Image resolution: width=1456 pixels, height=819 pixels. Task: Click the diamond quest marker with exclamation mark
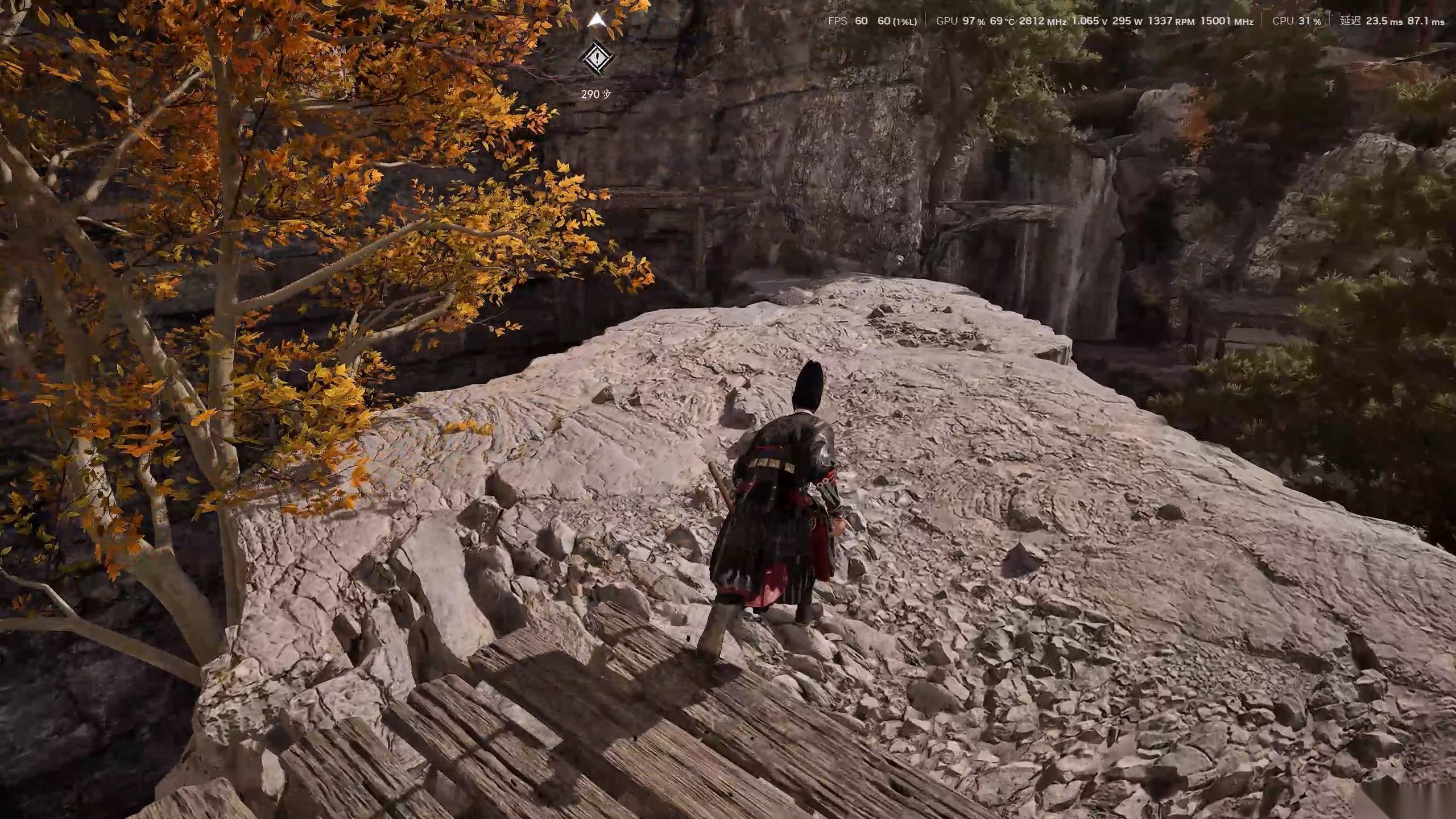pyautogui.click(x=596, y=57)
